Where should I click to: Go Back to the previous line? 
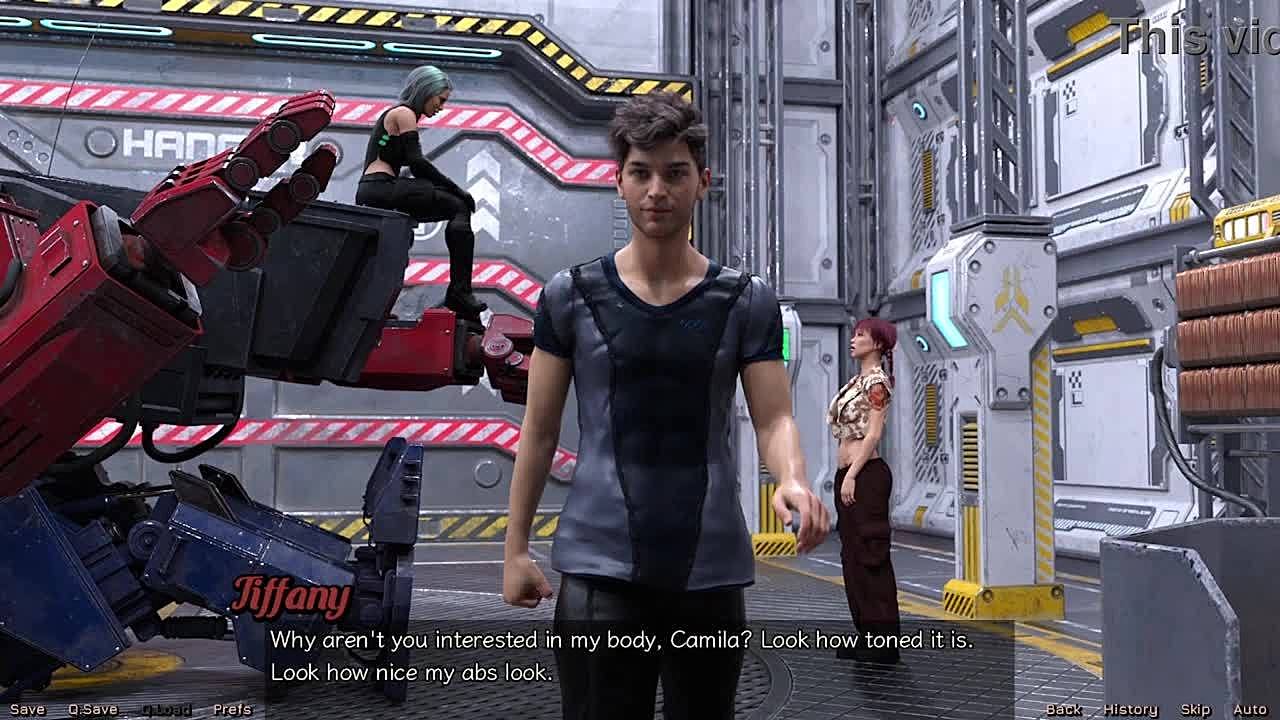(x=1063, y=709)
